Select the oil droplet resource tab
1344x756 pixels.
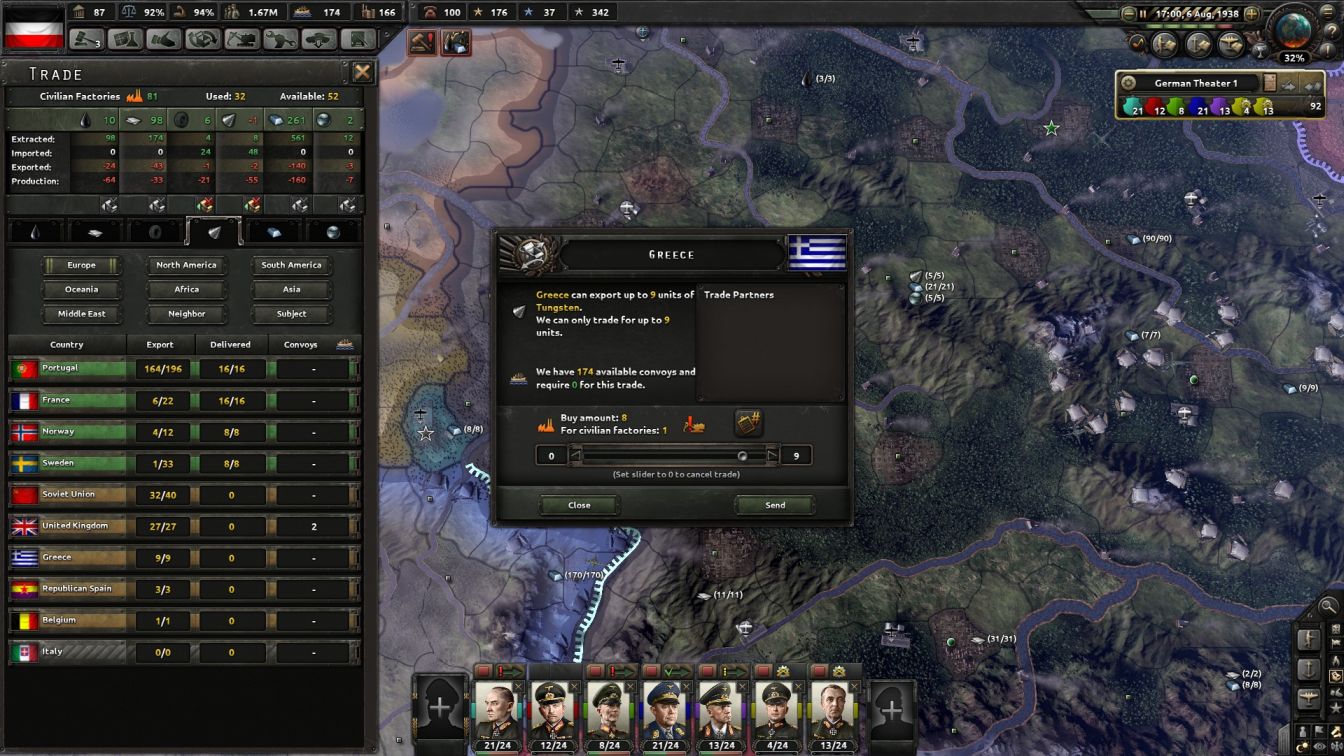tap(36, 232)
